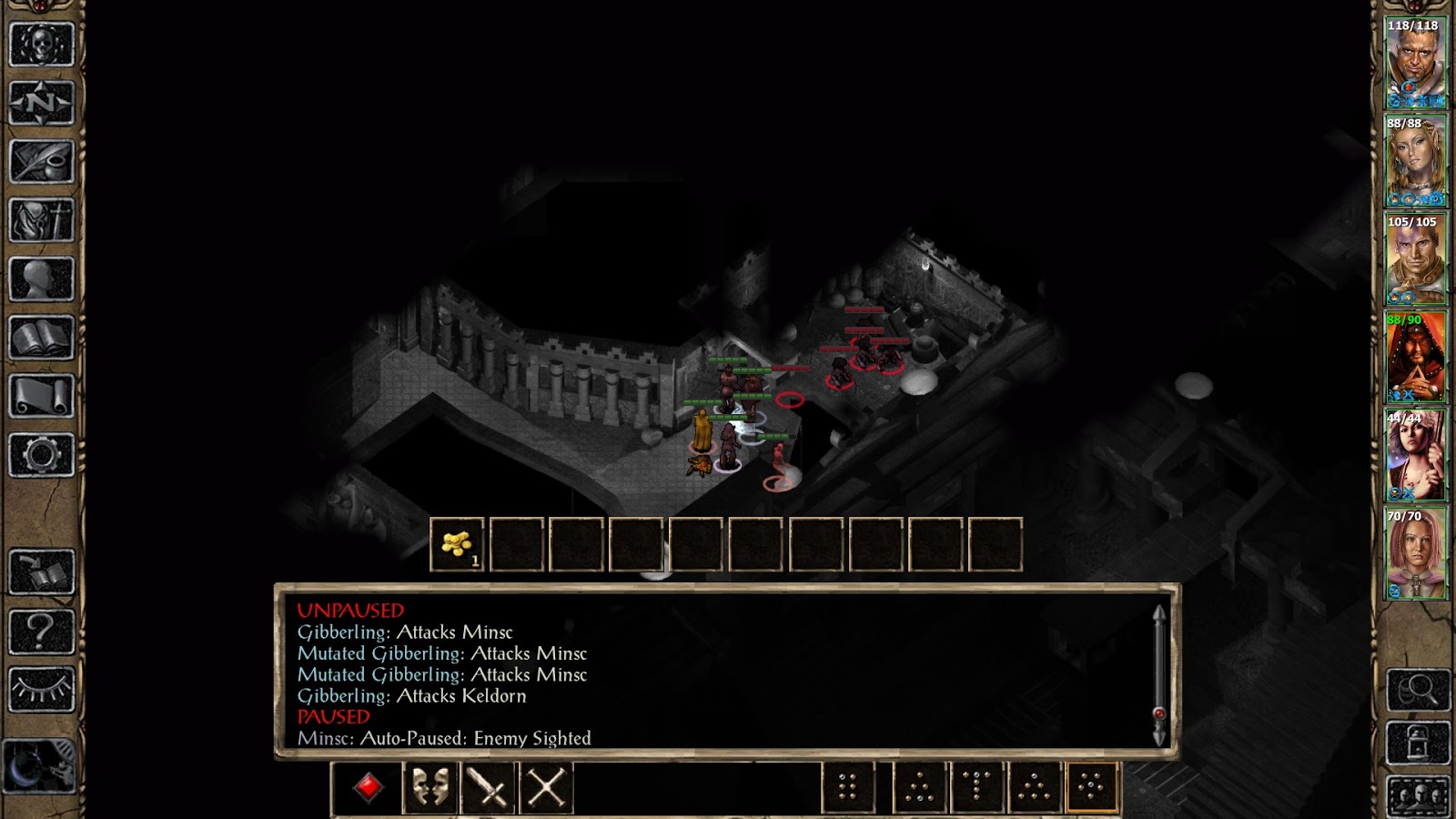Select the hooded mage portrait with 88/90

(x=1415, y=357)
